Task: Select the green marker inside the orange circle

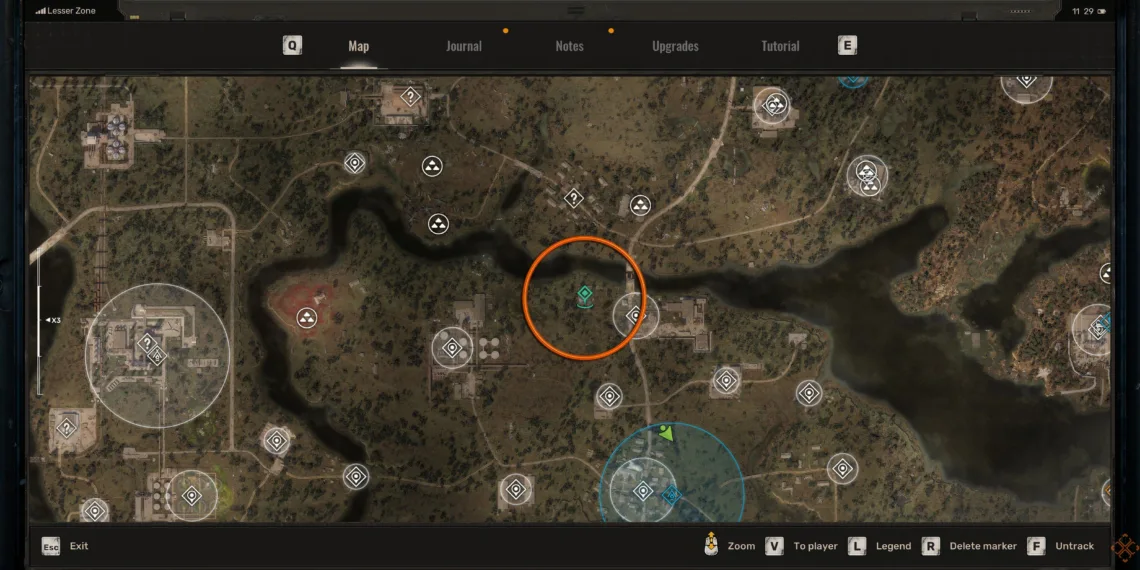Action: tap(585, 293)
